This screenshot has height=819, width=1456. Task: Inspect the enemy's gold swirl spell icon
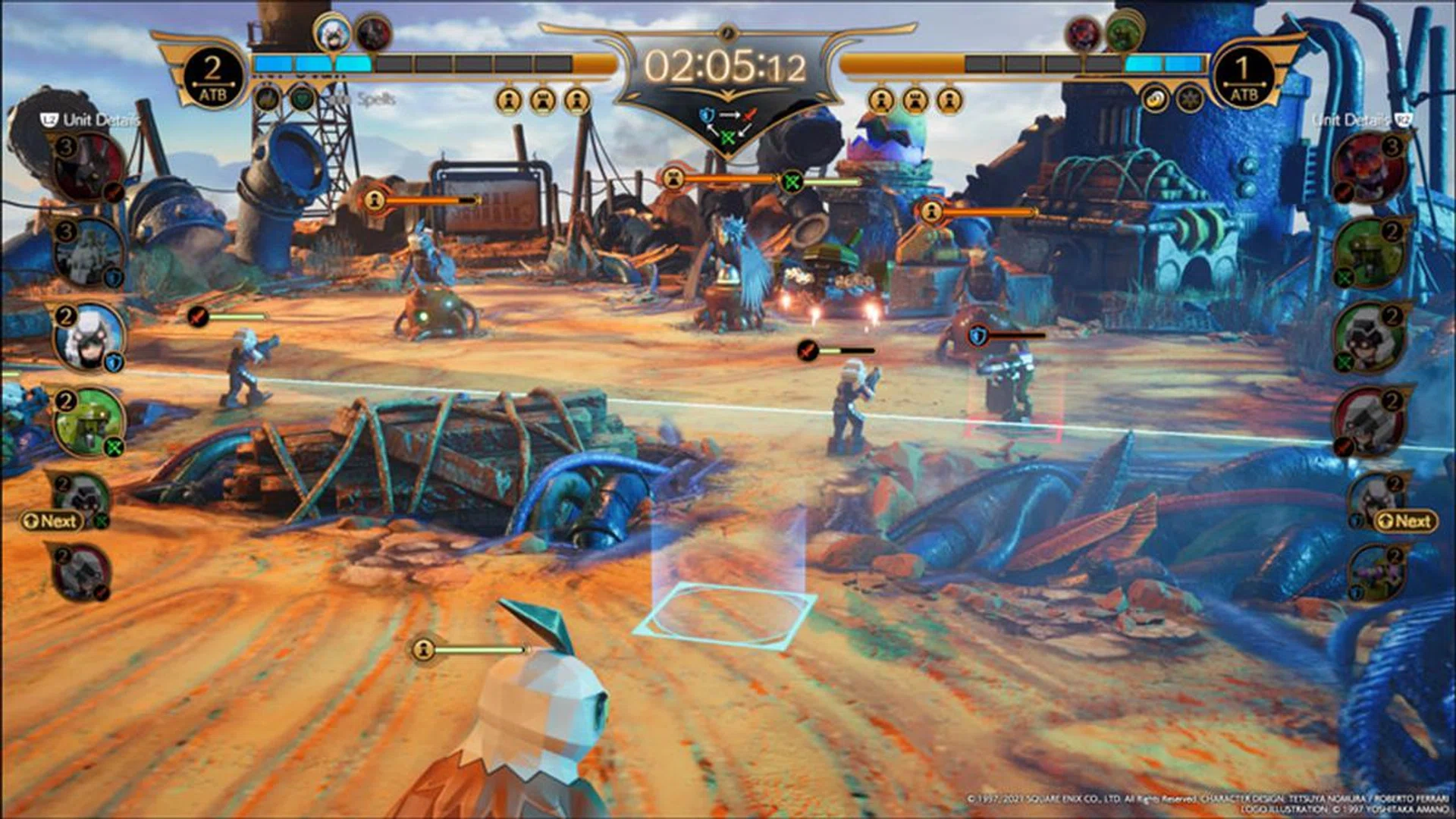(x=1154, y=99)
